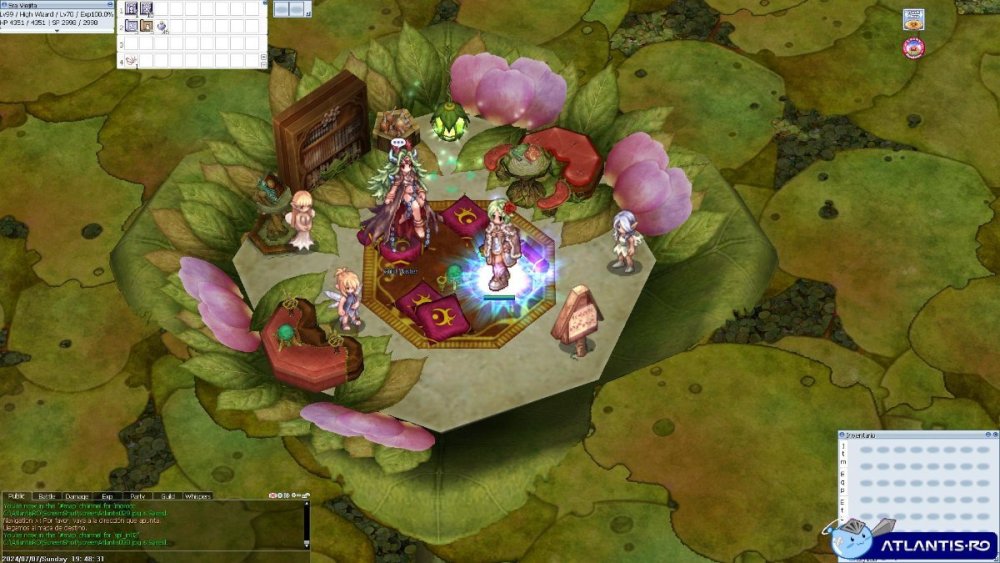Open the Guild chat tab

[168, 496]
